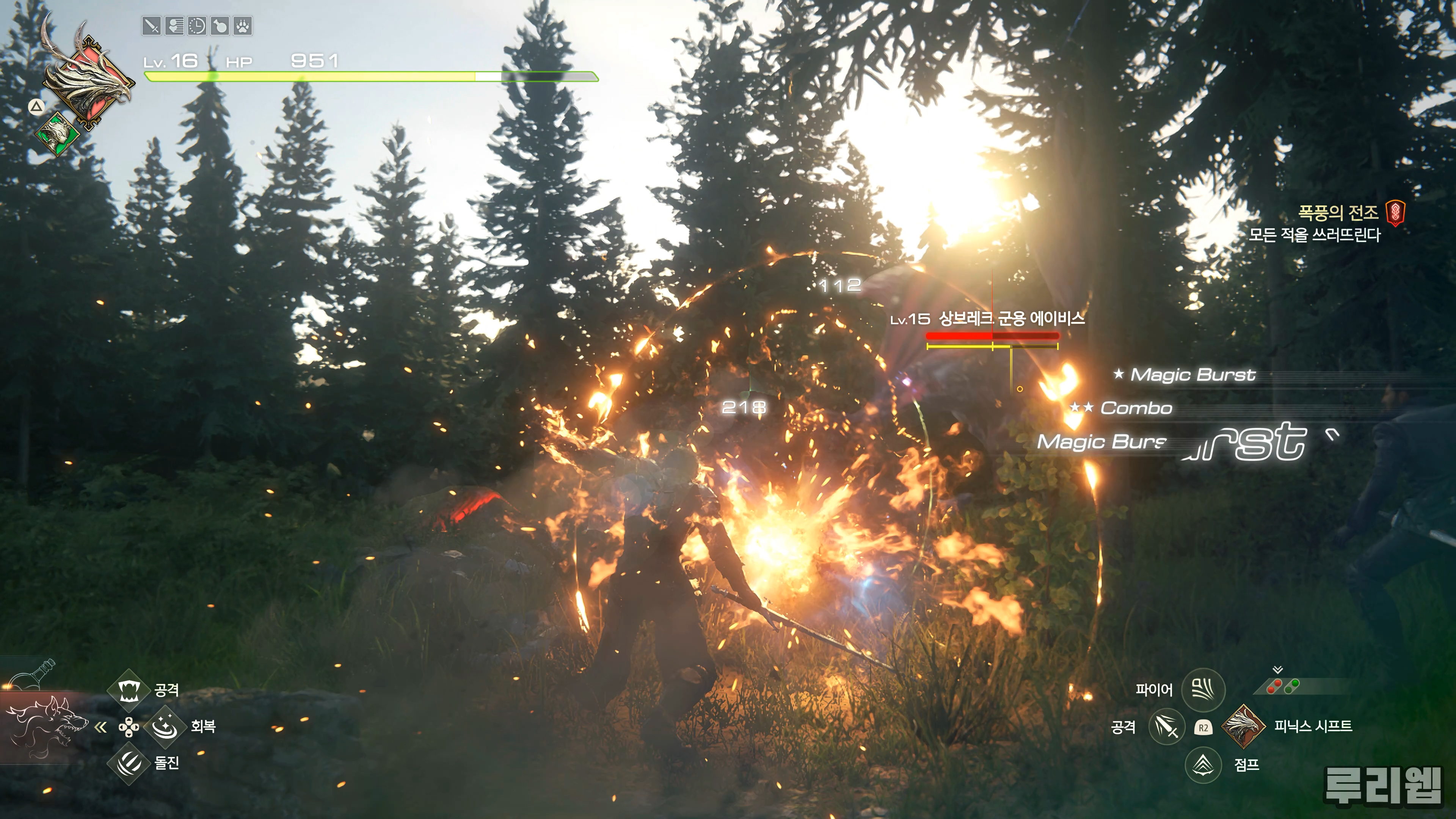This screenshot has width=1456, height=819.
Task: Activate the 점프 jump ability
Action: pyautogui.click(x=1203, y=765)
